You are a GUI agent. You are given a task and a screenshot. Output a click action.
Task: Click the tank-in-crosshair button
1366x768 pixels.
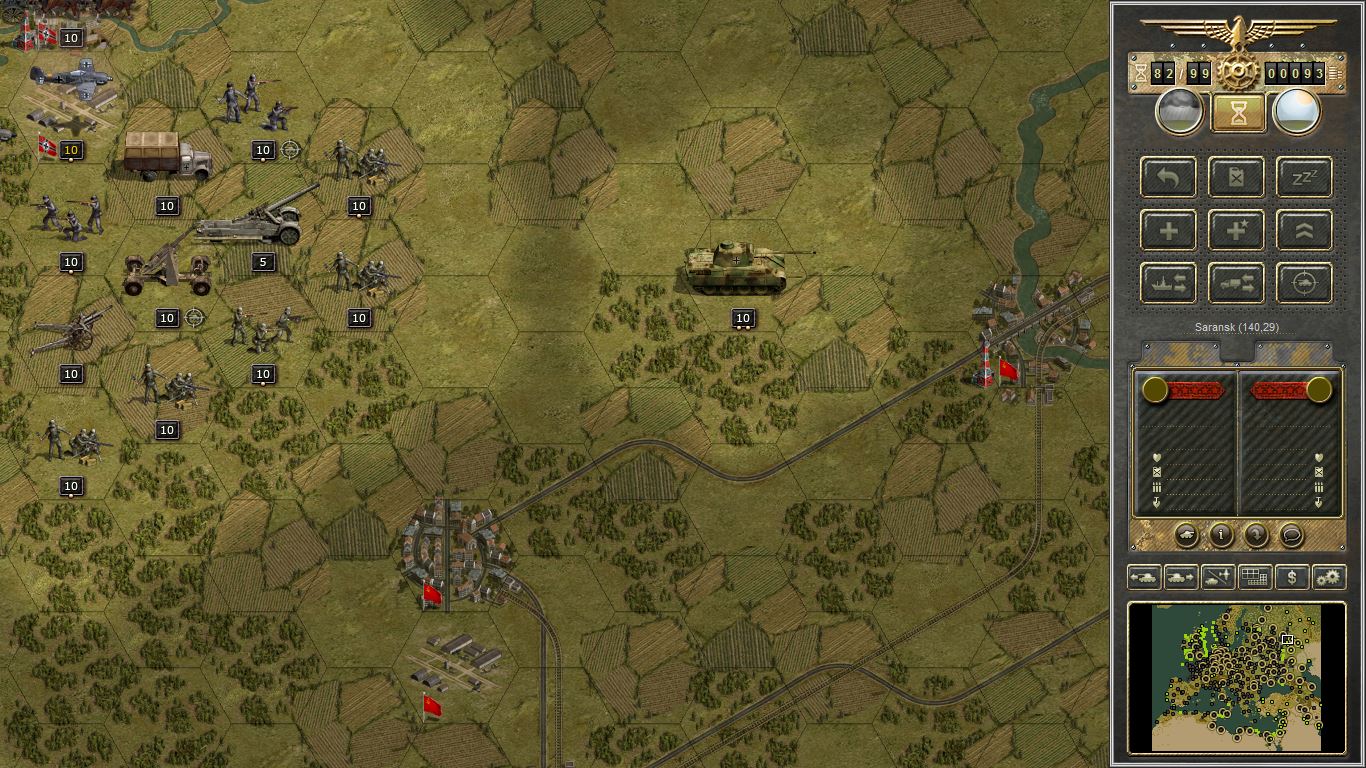(x=1305, y=284)
